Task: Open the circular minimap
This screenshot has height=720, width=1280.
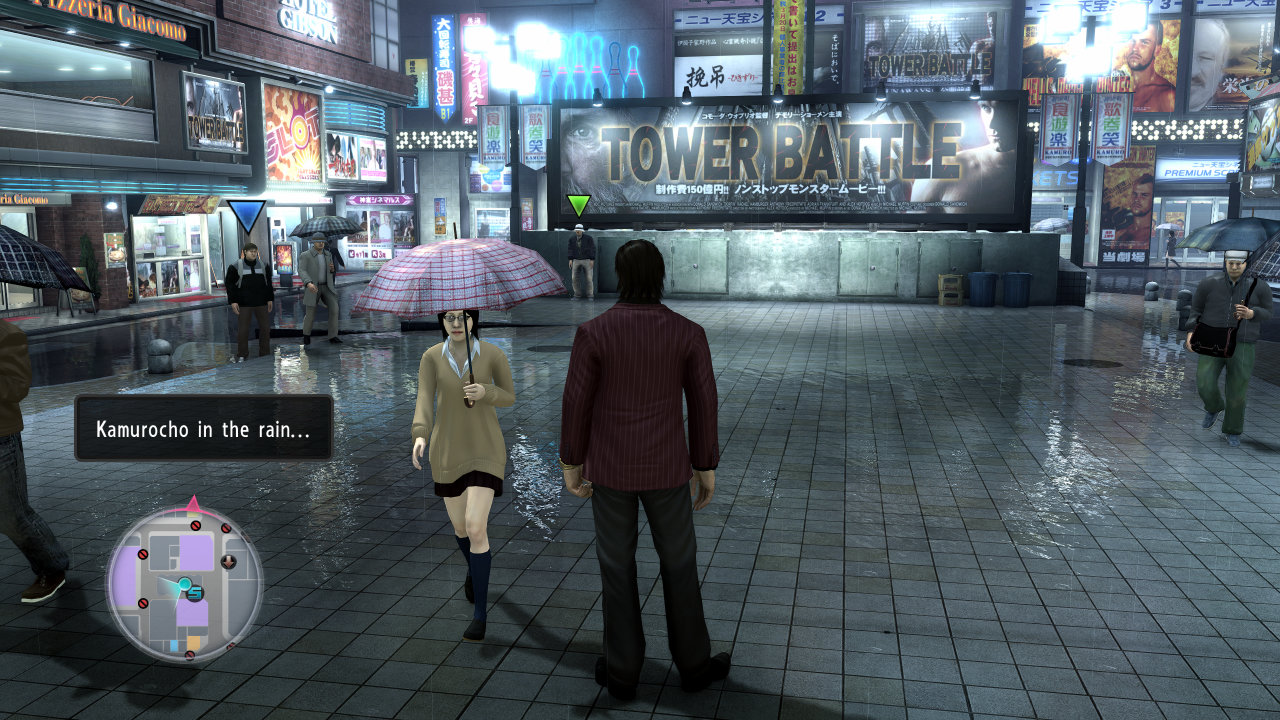Action: [184, 584]
